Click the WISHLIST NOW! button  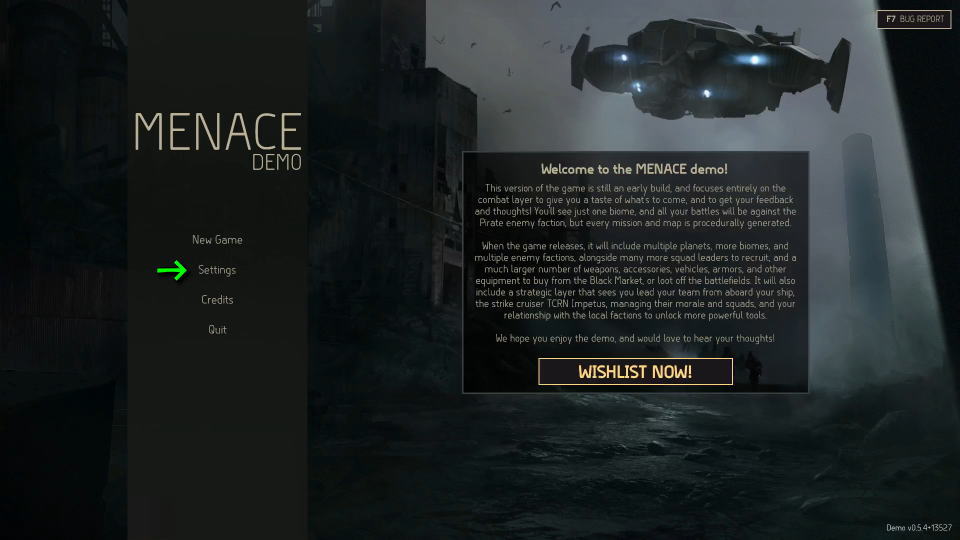click(635, 372)
